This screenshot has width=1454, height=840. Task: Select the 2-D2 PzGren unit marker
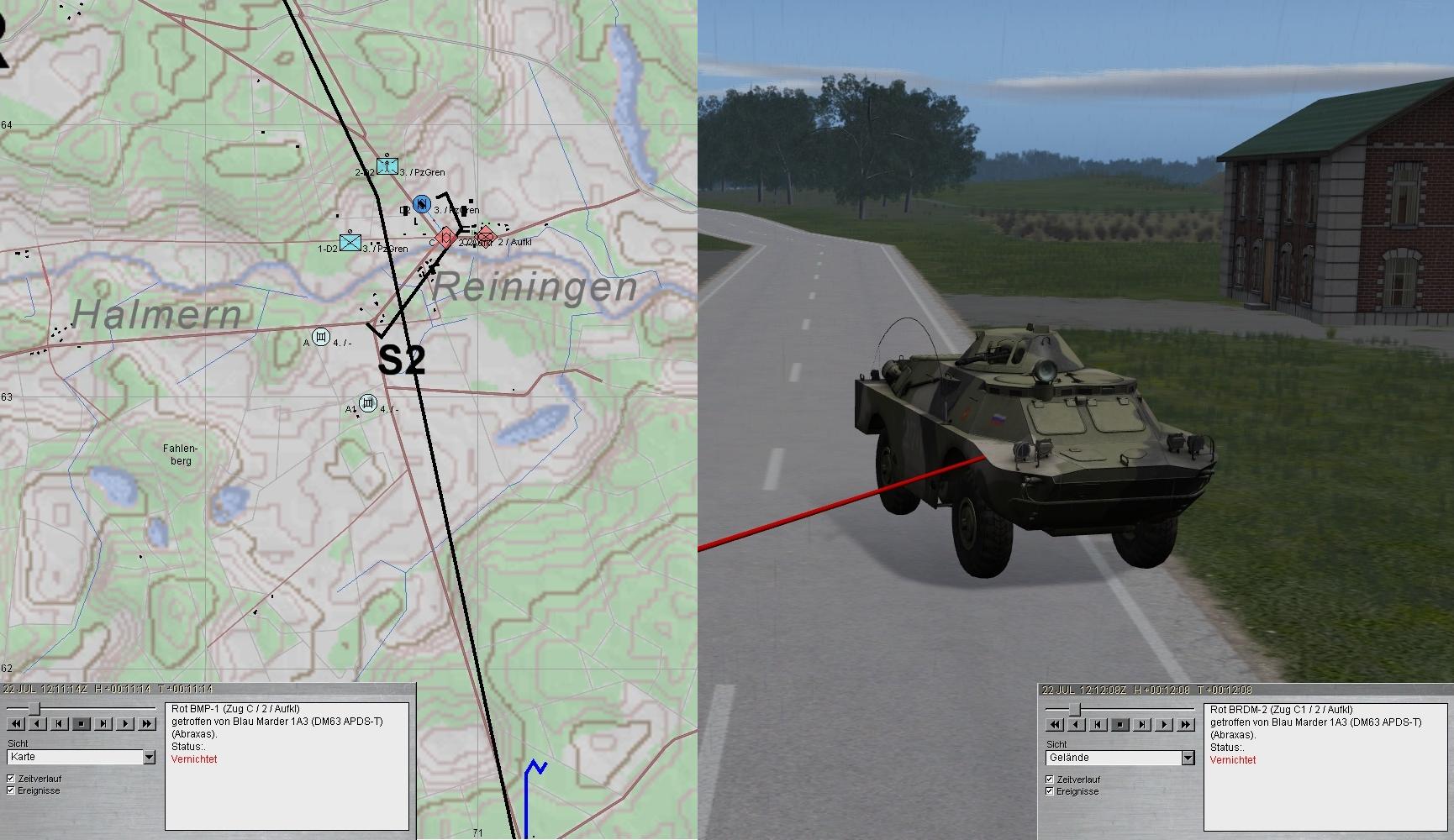click(x=387, y=165)
